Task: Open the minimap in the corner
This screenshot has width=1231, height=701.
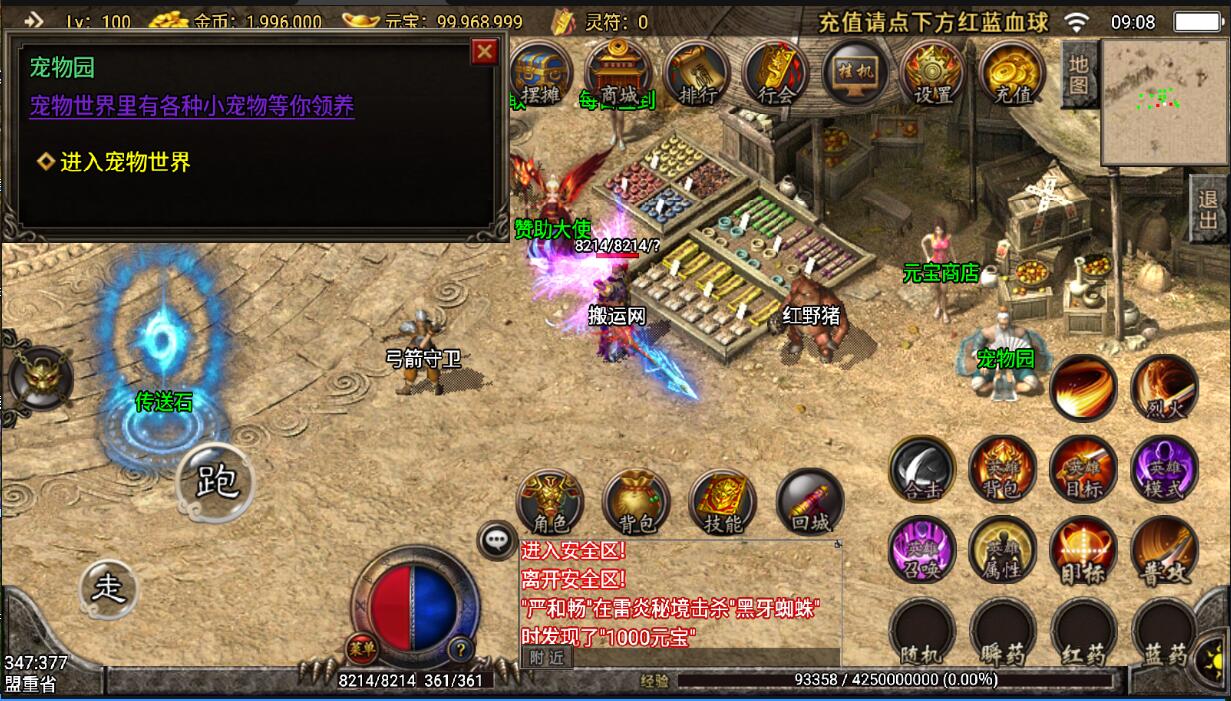Action: tap(1164, 101)
